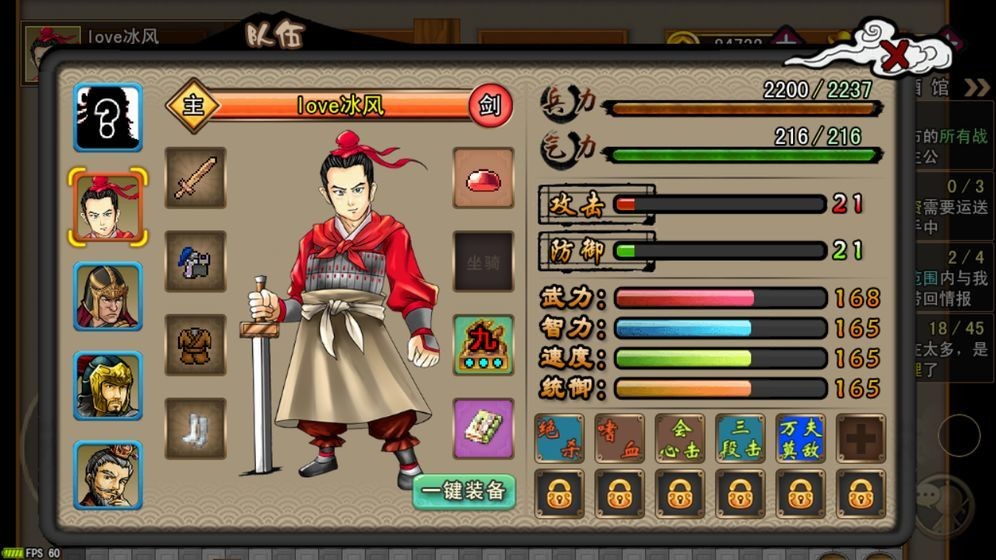Image resolution: width=996 pixels, height=560 pixels.
Task: Inspect the 三段击 skill icon
Action: click(740, 438)
